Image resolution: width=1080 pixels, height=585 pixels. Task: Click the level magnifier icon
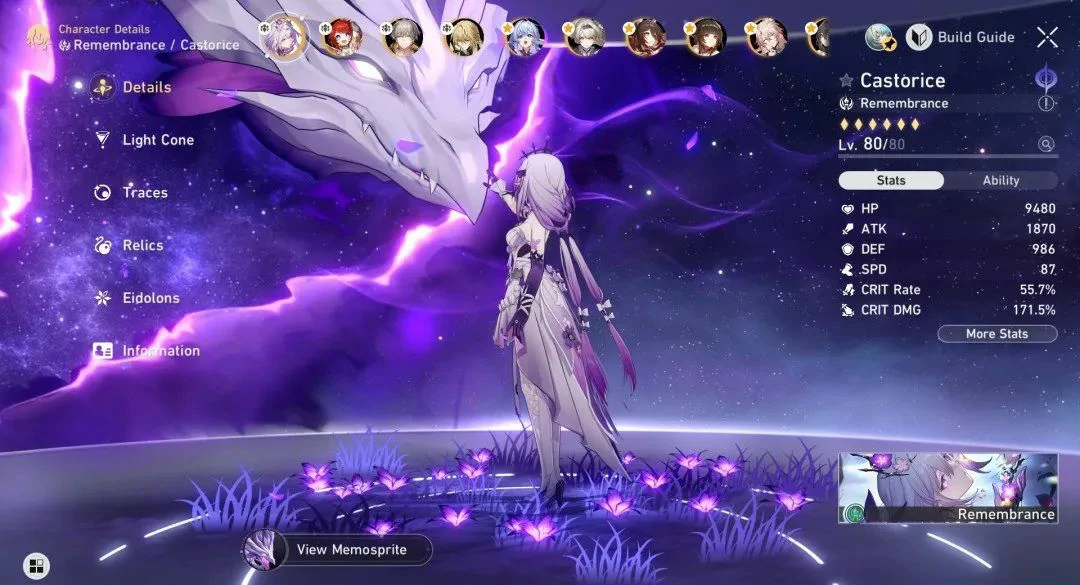(x=1046, y=144)
